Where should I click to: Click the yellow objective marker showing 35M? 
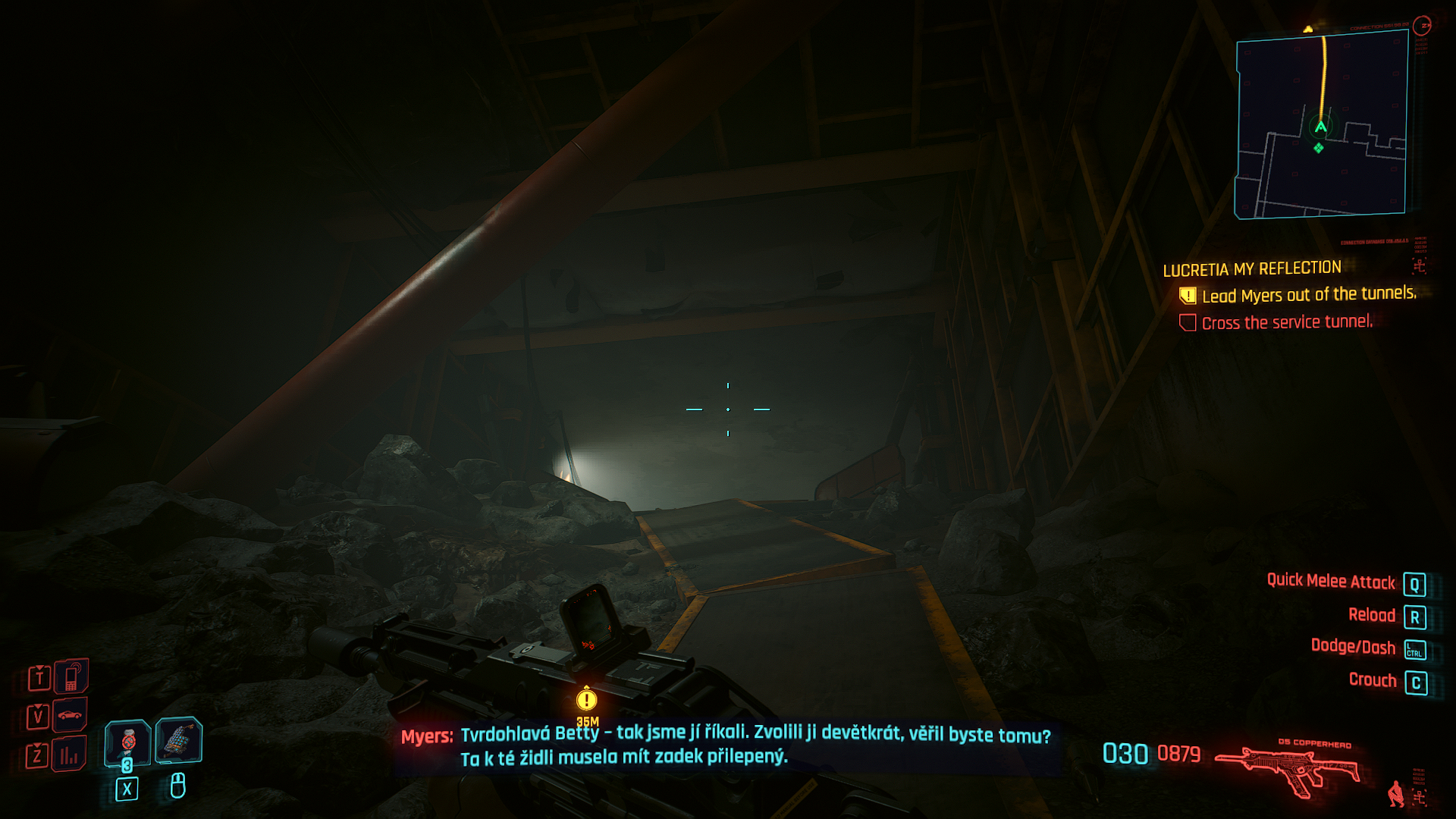click(586, 699)
